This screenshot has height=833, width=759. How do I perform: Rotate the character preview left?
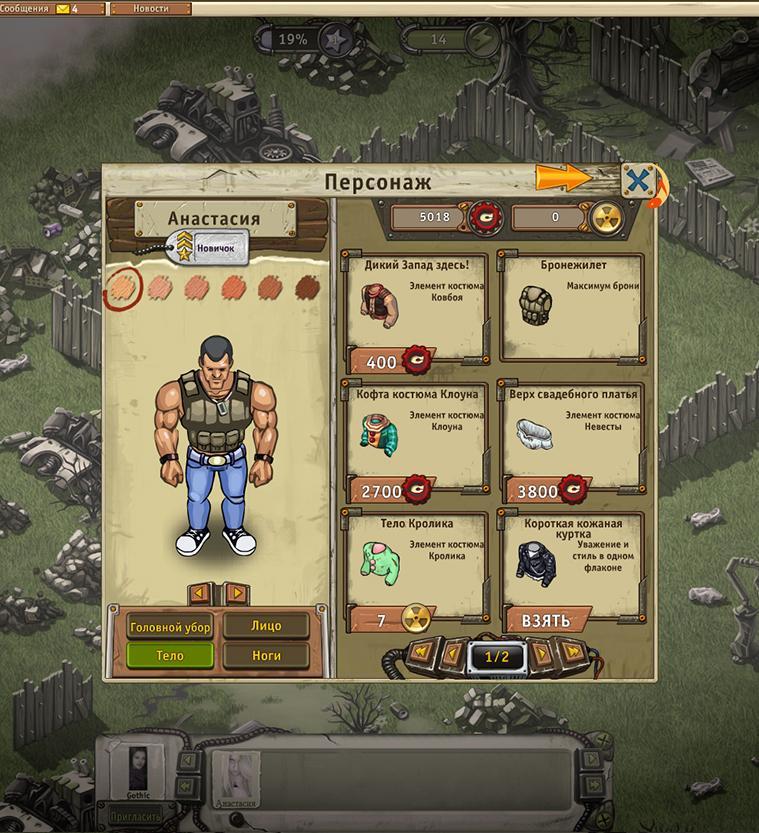[x=200, y=593]
